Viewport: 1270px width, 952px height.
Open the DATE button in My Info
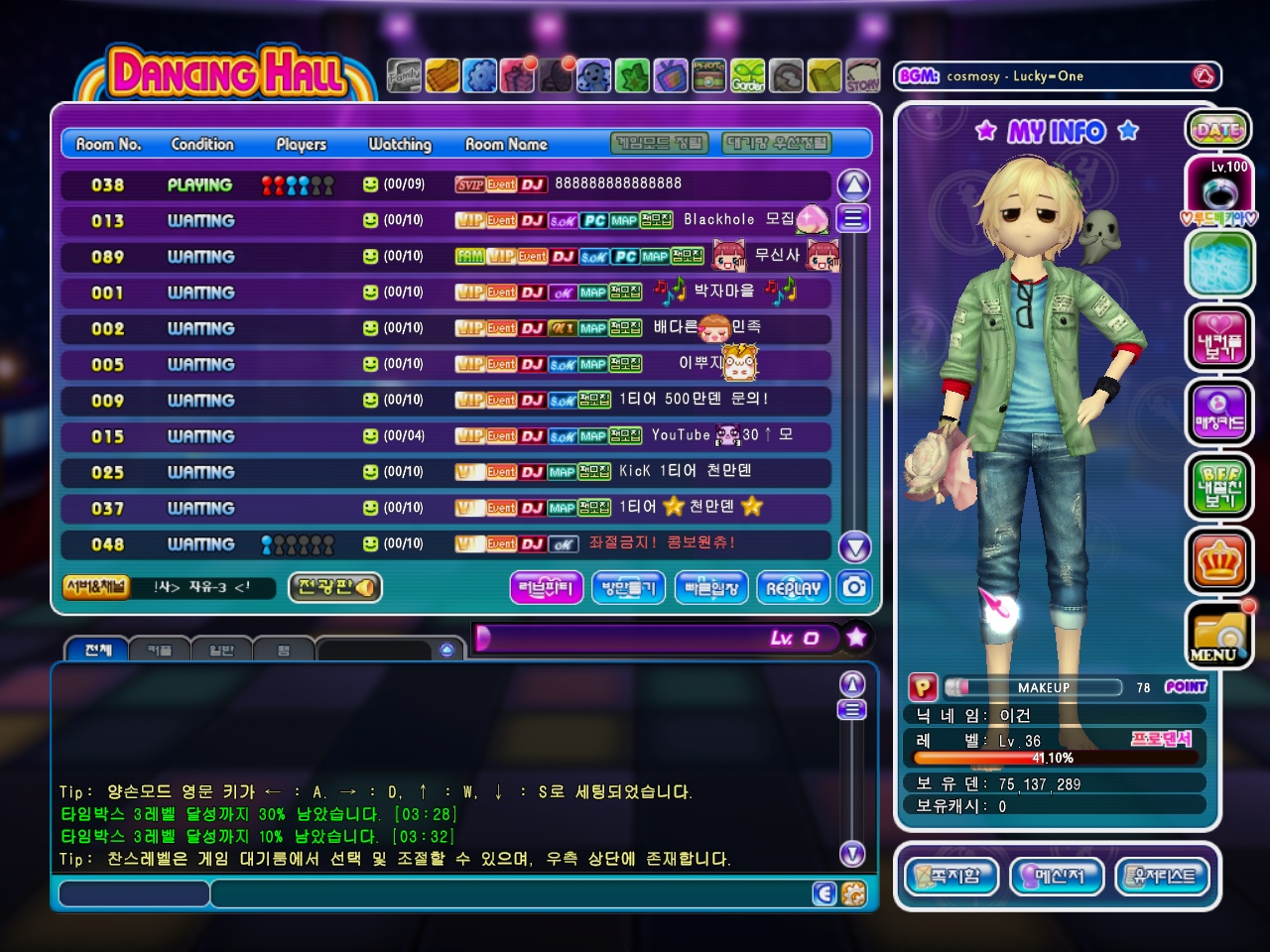(1218, 129)
